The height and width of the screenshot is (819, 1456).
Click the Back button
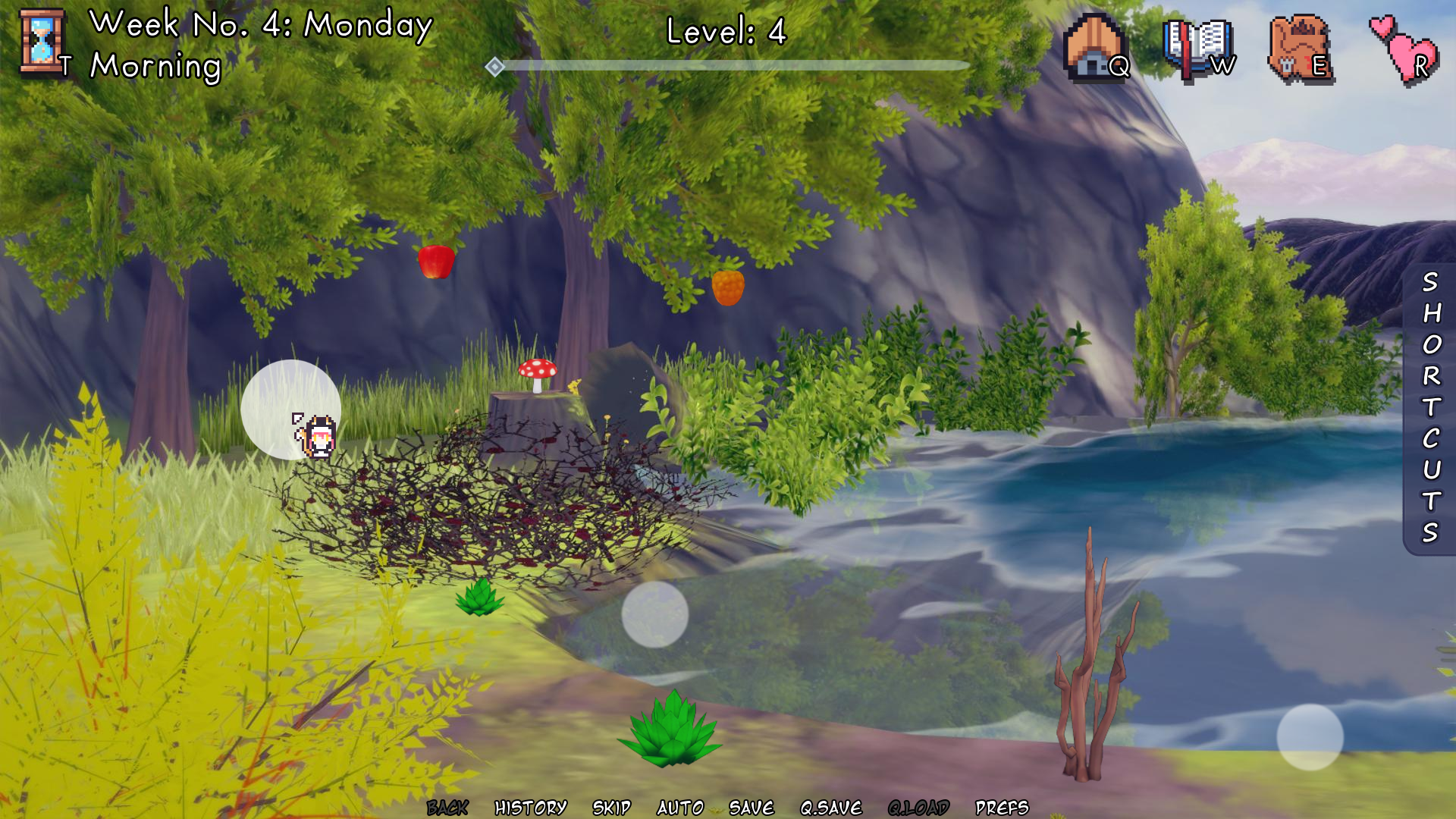447,808
